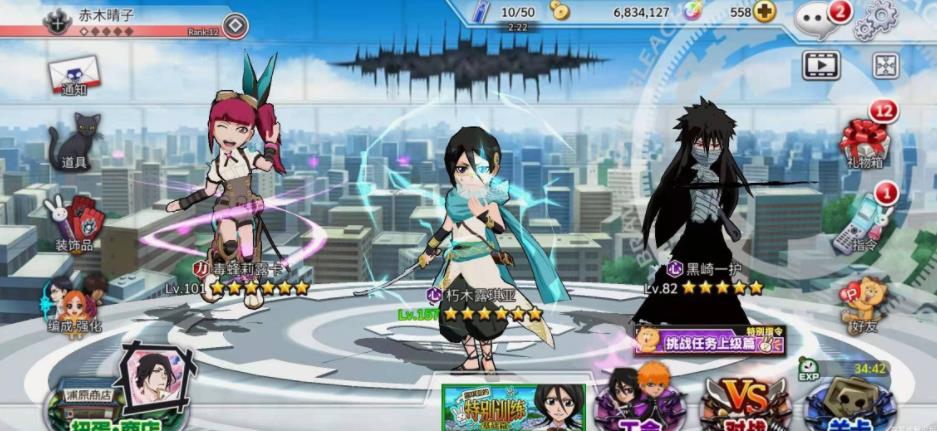
Task: Open the 浦原商店 shop summon button
Action: [95, 407]
